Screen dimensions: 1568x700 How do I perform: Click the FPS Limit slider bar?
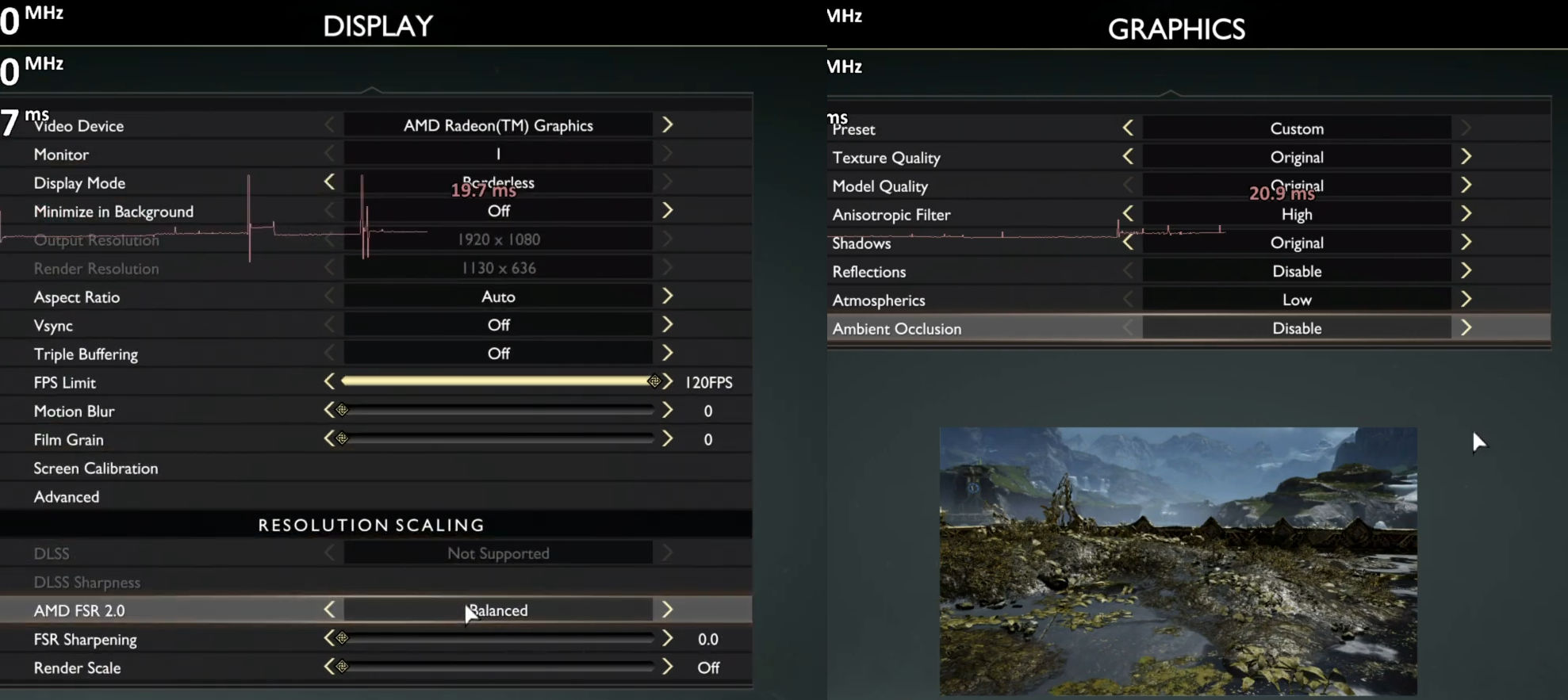click(498, 381)
